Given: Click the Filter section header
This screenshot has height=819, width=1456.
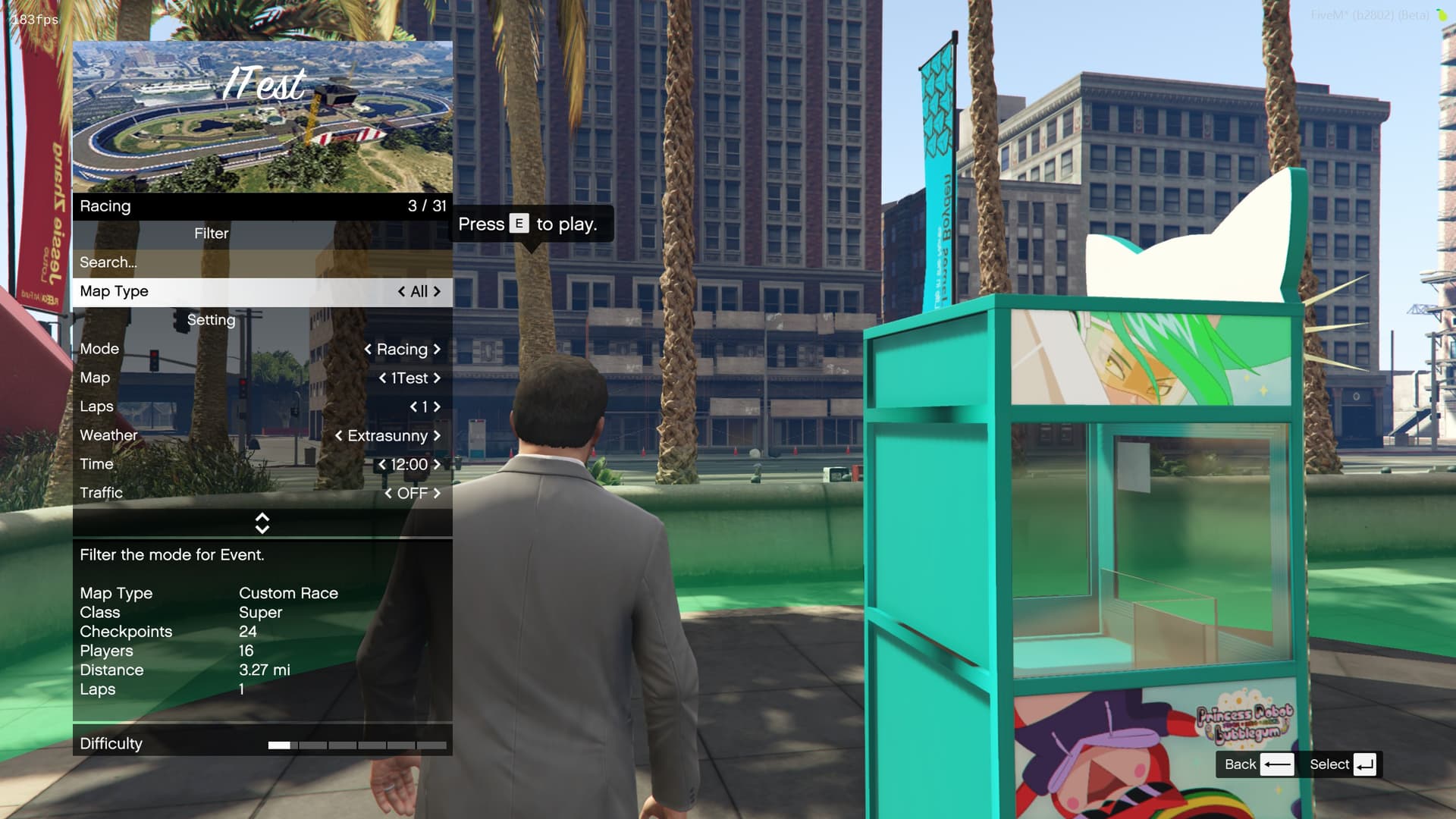Looking at the screenshot, I should point(212,234).
